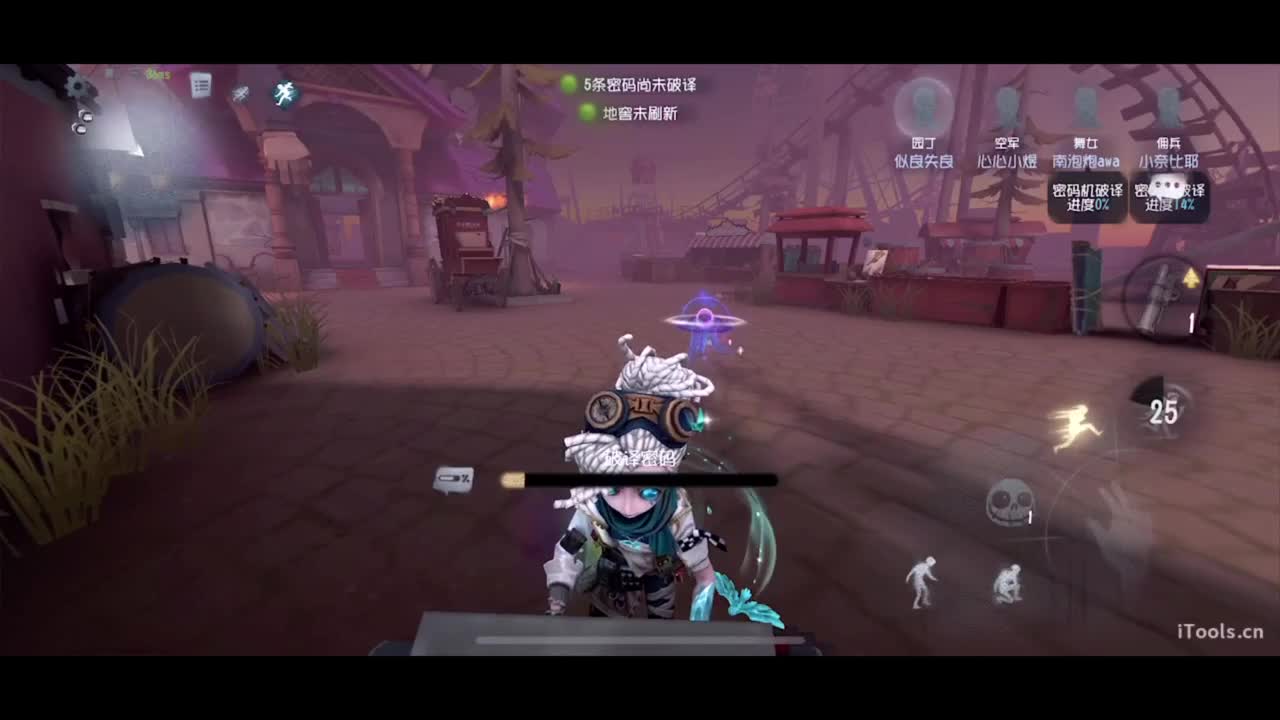Viewport: 1280px width, 720px height.
Task: Toggle the crossed-darts icon near top left
Action: point(240,92)
